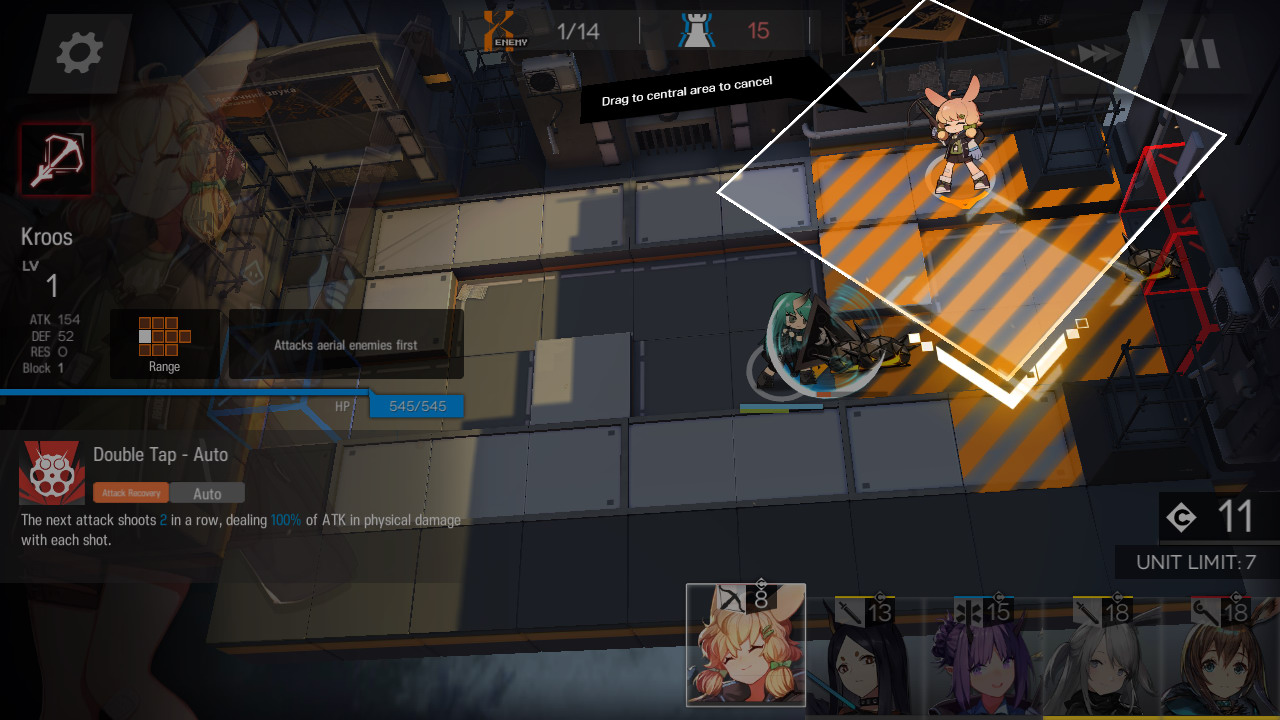Choose the black-haired operator card costing 13
The width and height of the screenshot is (1280, 720).
864,656
